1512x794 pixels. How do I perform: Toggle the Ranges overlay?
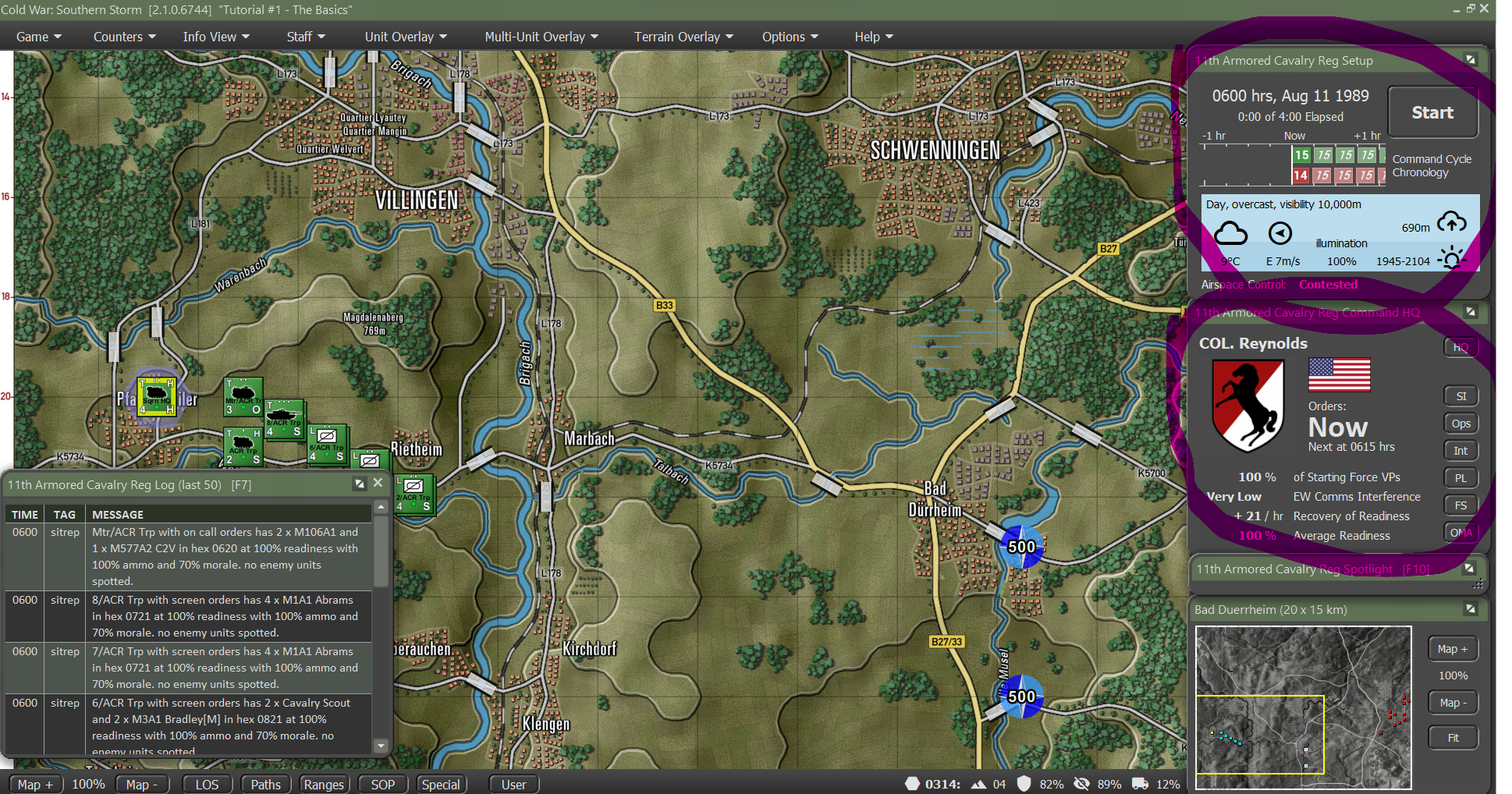click(324, 784)
